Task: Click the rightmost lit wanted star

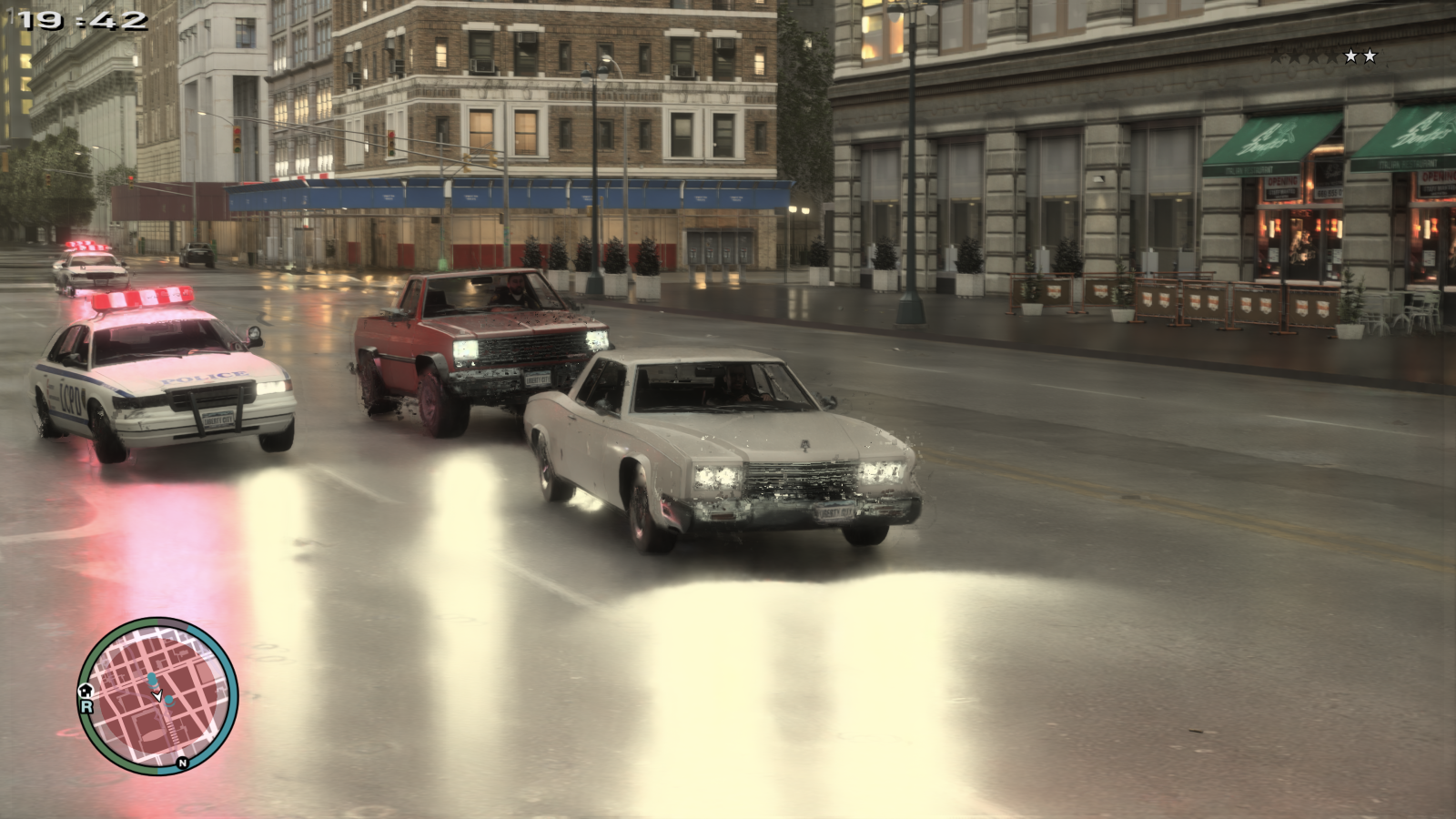Action: point(1370,56)
